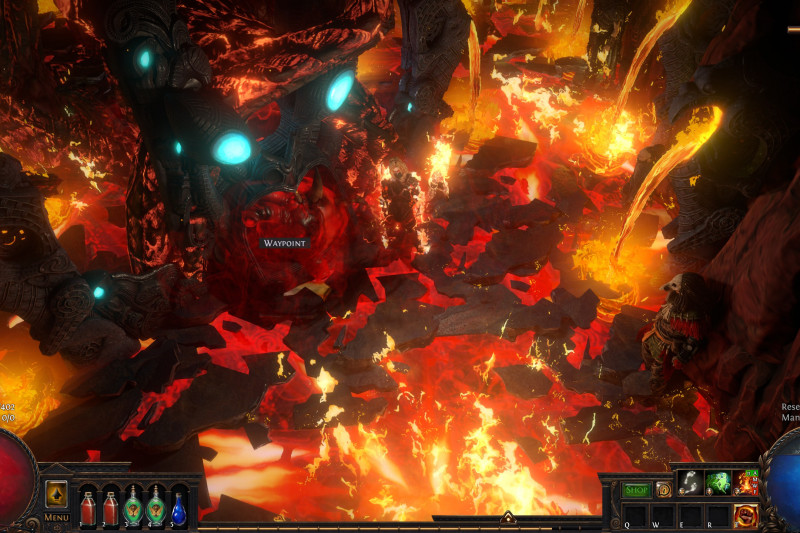Activate the fiery fist skill

click(x=745, y=516)
